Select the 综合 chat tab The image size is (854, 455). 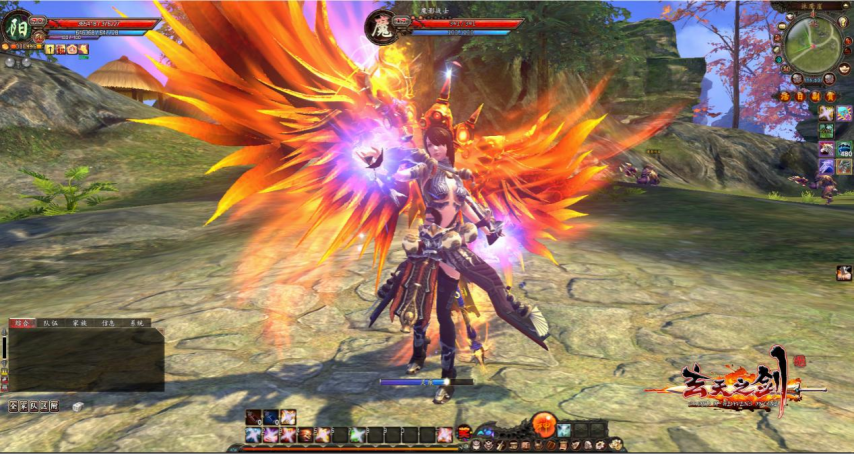[20, 324]
